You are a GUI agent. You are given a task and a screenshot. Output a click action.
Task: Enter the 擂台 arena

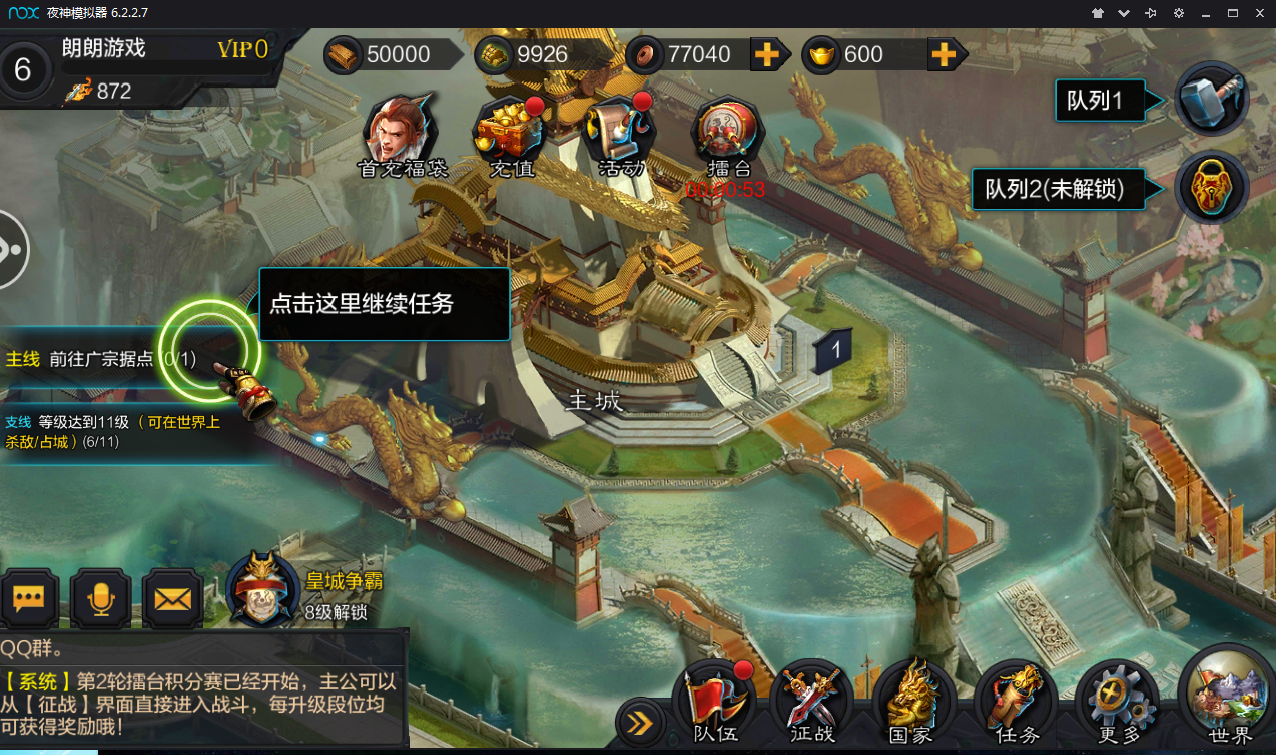pos(729,134)
